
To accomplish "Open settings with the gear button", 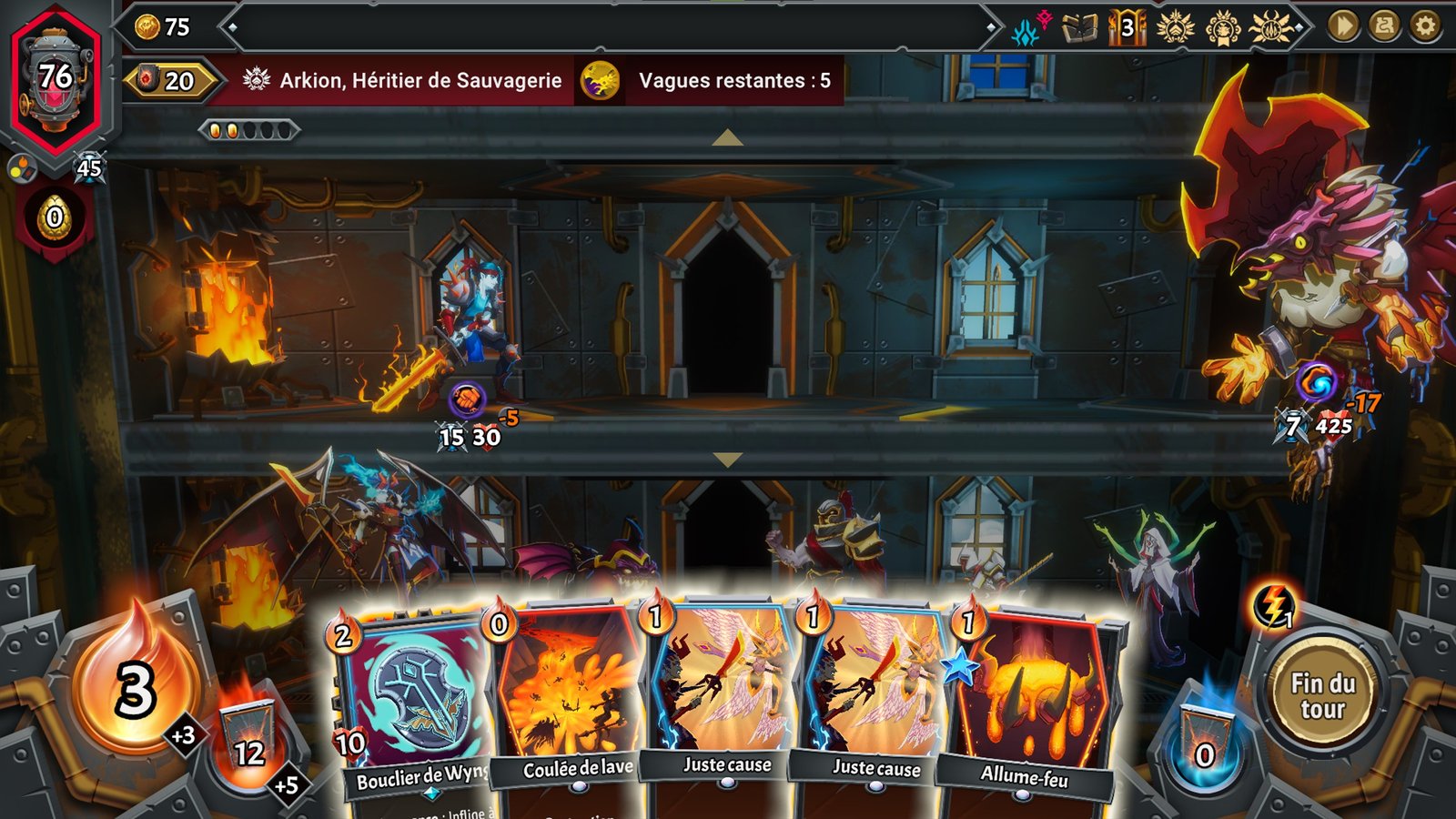I will (x=1425, y=26).
